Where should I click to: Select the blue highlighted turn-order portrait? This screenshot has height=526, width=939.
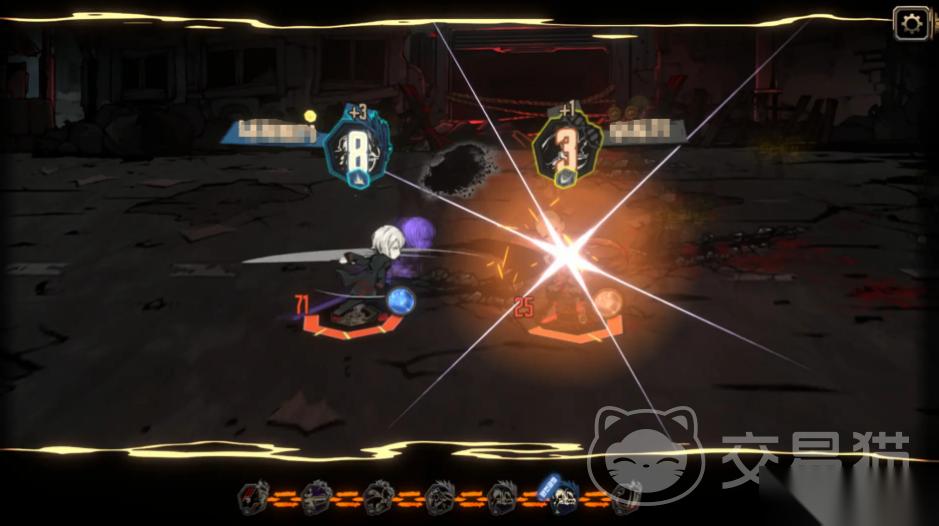(560, 492)
